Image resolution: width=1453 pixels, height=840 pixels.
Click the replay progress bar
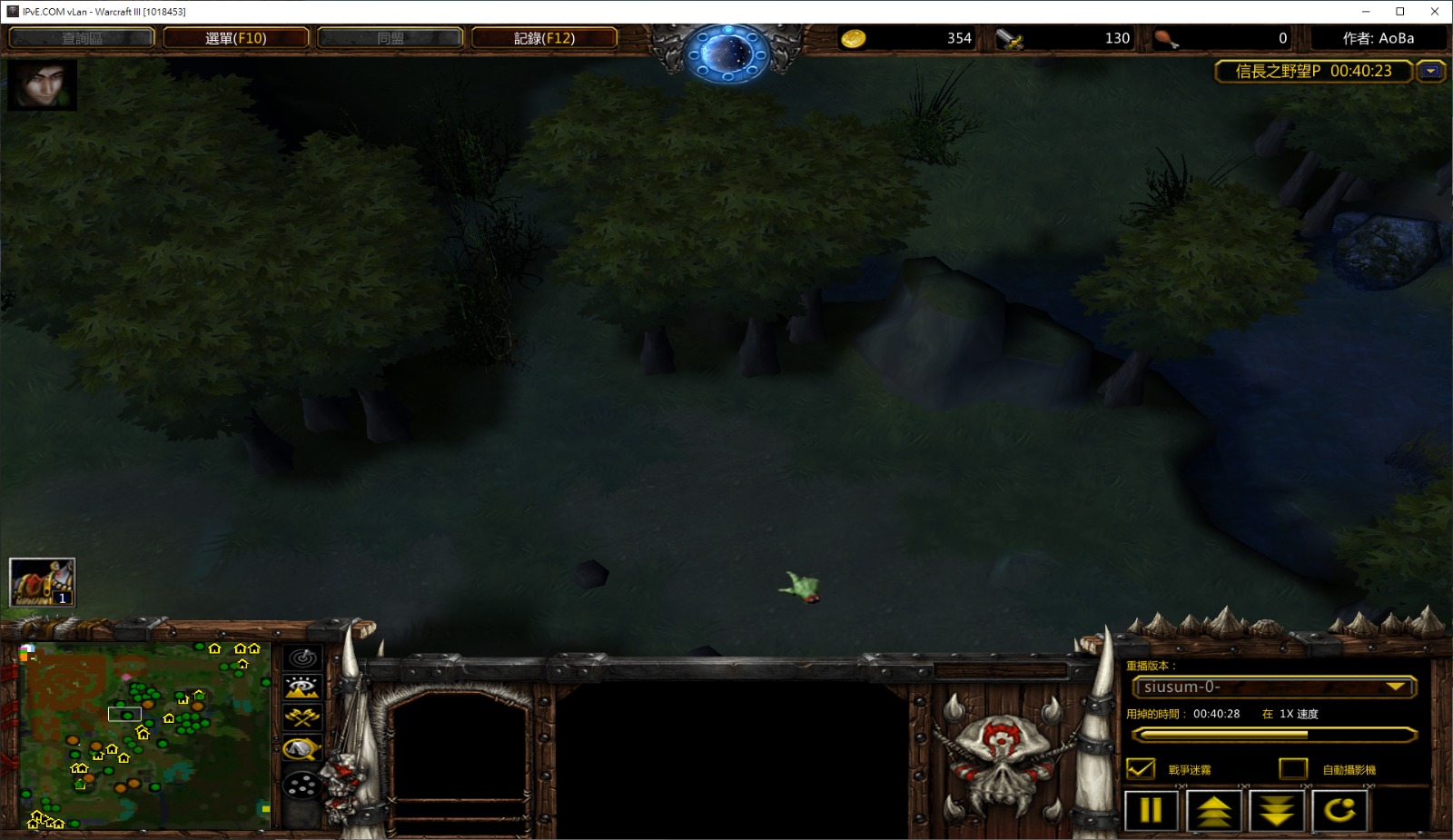1273,735
